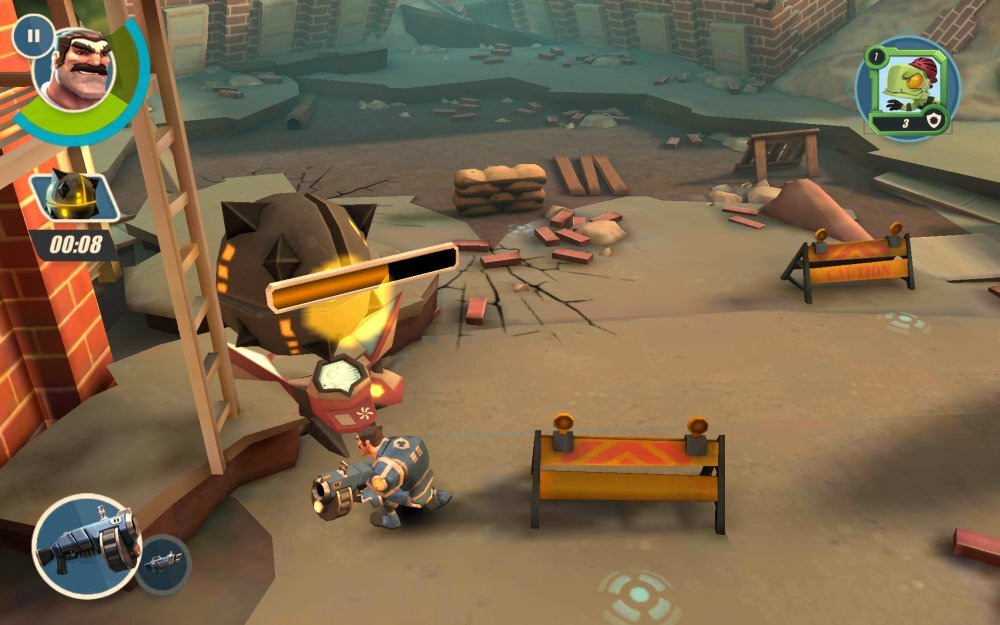Screen dimensions: 1000x625
Task: Tap the mustached hero portrait
Action: coord(76,70)
